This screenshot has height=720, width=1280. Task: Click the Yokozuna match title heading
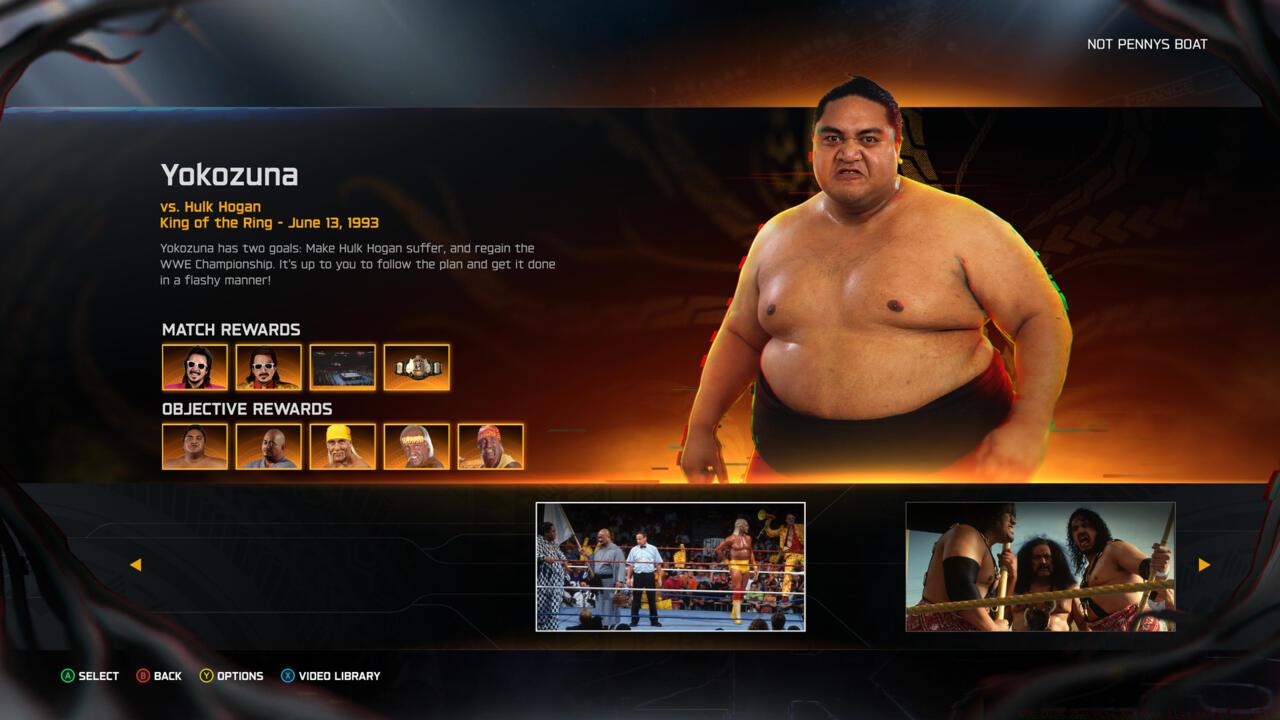pyautogui.click(x=232, y=174)
